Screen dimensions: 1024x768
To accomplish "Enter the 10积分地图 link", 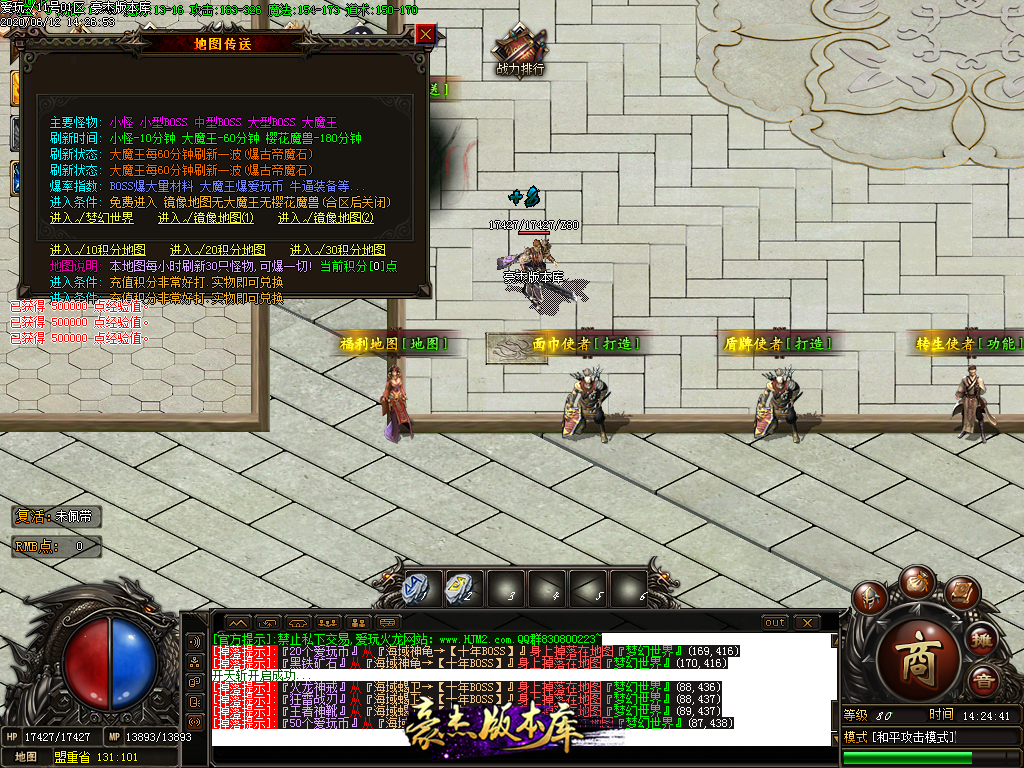I will point(98,250).
